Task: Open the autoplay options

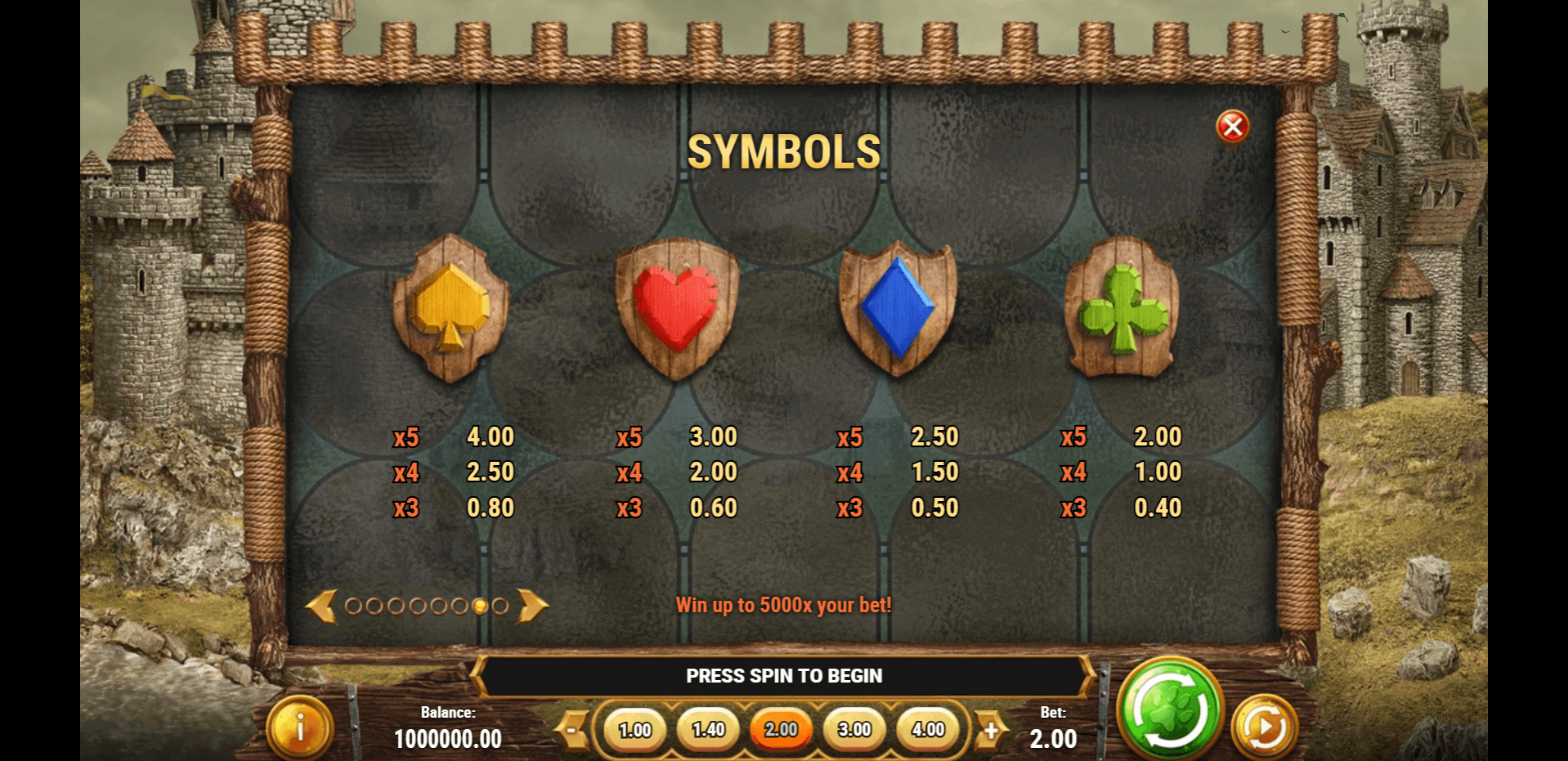Action: (1264, 727)
